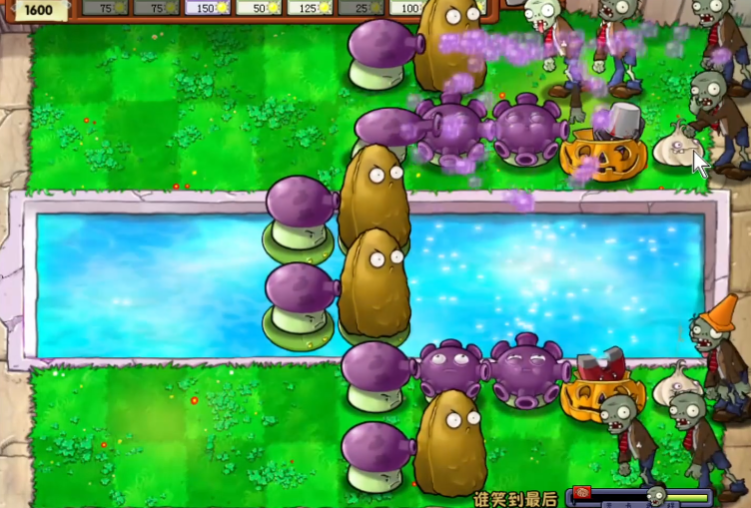Choose the 100-sun seed packet

[x=407, y=8]
